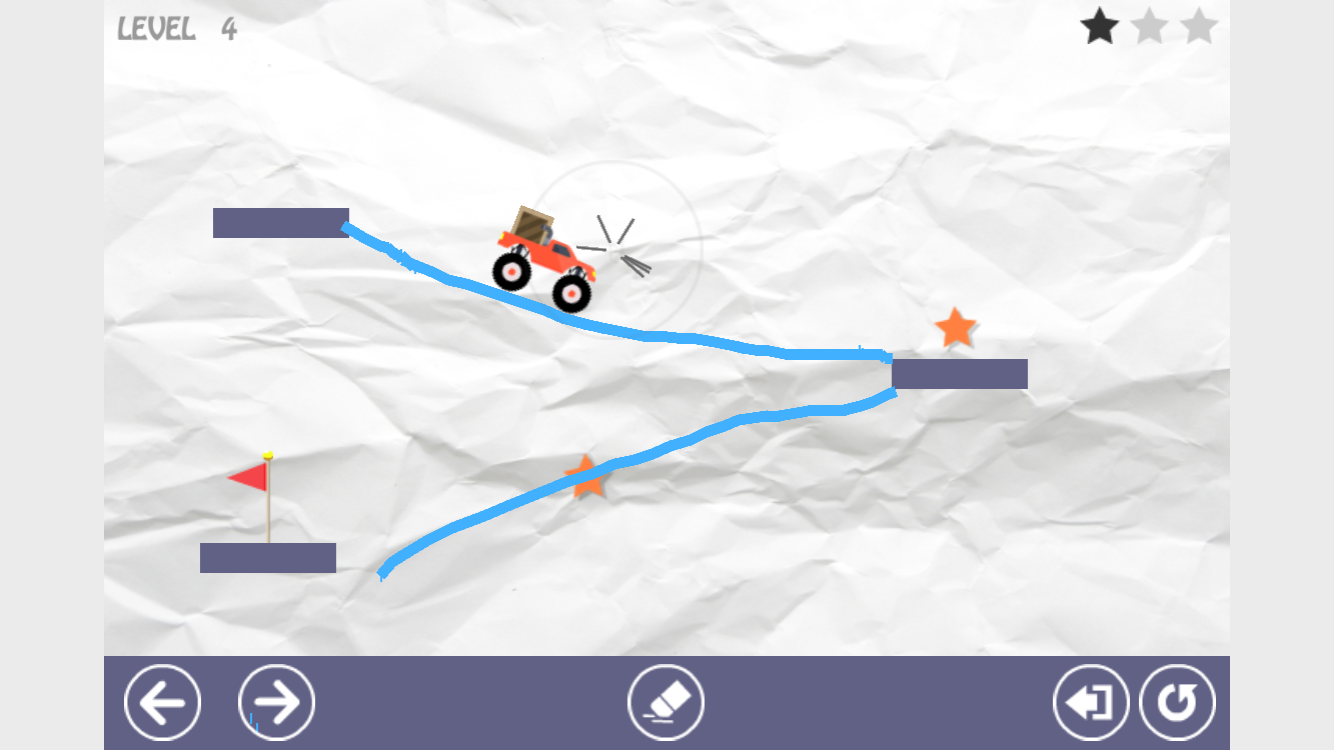The height and width of the screenshot is (750, 1334).
Task: Click the orange star above the right platform
Action: tap(953, 327)
